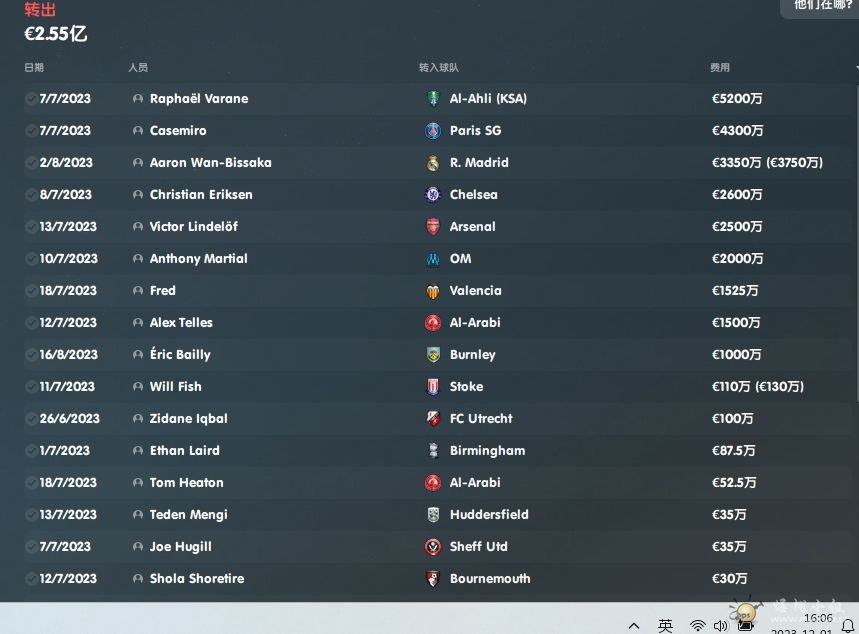This screenshot has height=634, width=859.
Task: View Aaron Wan-Bissaka's player page
Action: tap(210, 163)
